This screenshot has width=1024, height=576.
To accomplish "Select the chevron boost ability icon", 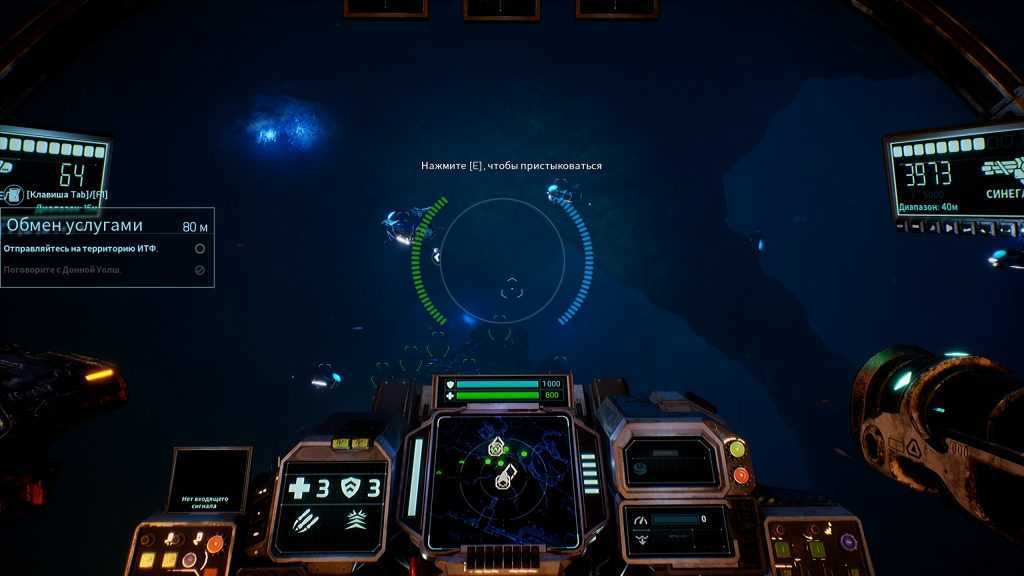I will [x=356, y=520].
